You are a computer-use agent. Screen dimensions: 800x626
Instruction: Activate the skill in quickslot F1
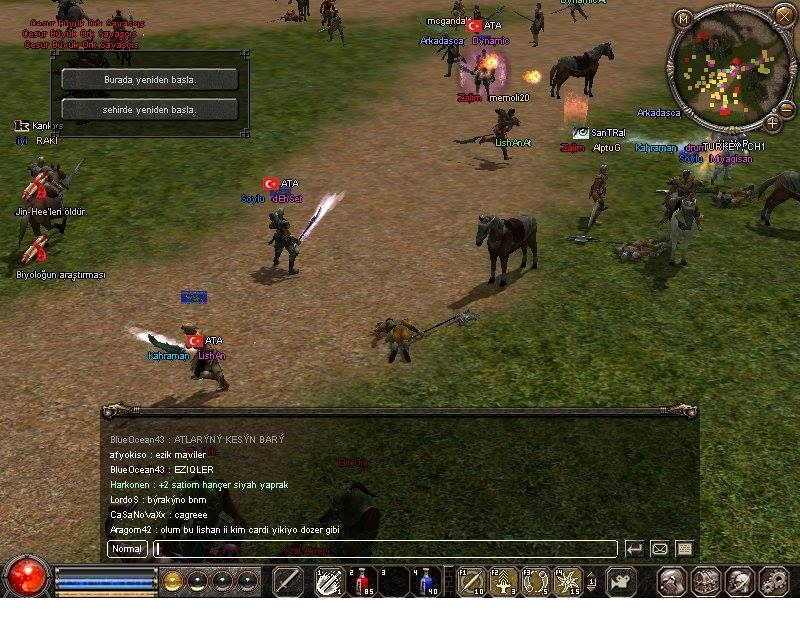tap(471, 581)
